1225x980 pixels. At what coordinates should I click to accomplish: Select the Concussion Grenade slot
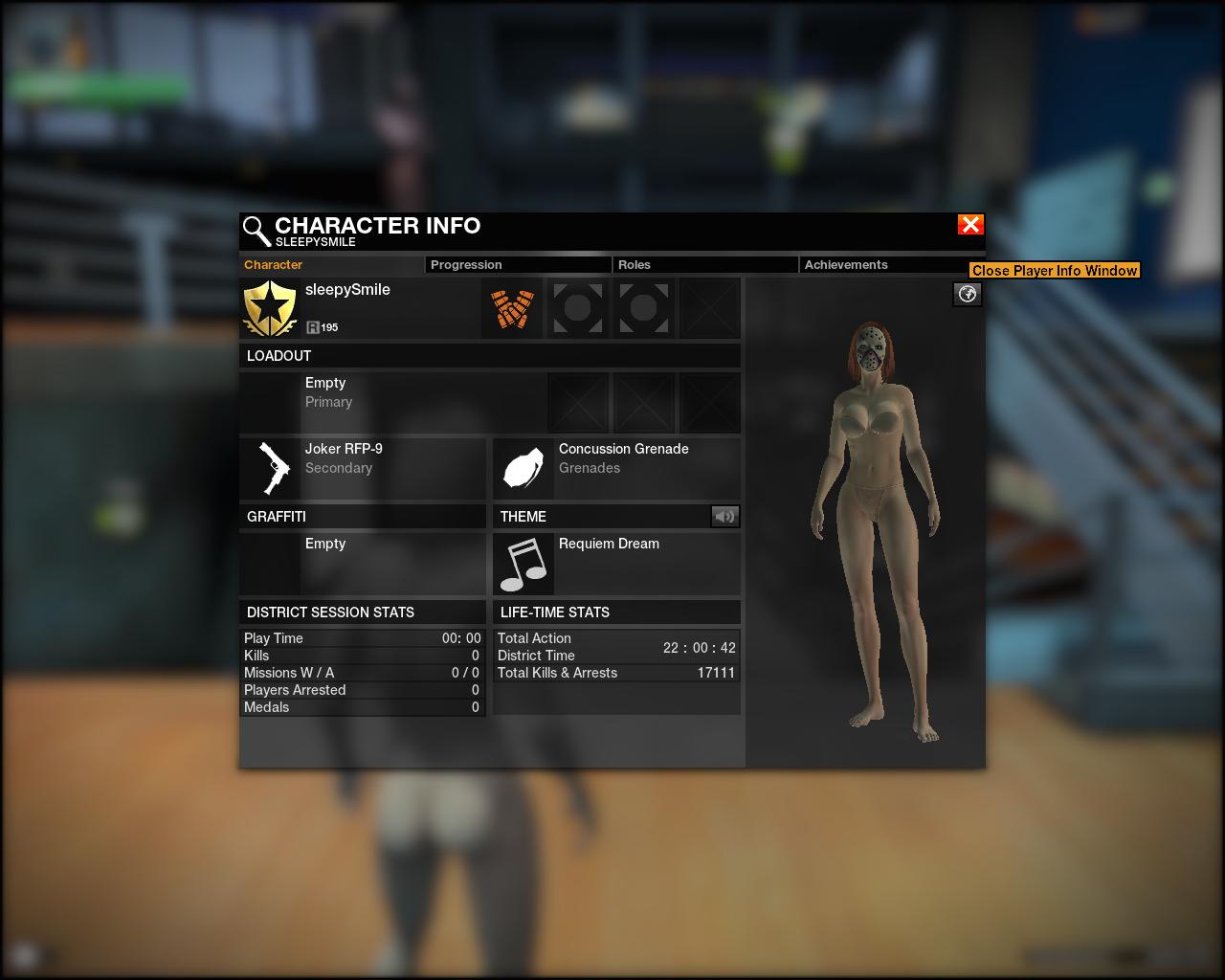coord(616,468)
